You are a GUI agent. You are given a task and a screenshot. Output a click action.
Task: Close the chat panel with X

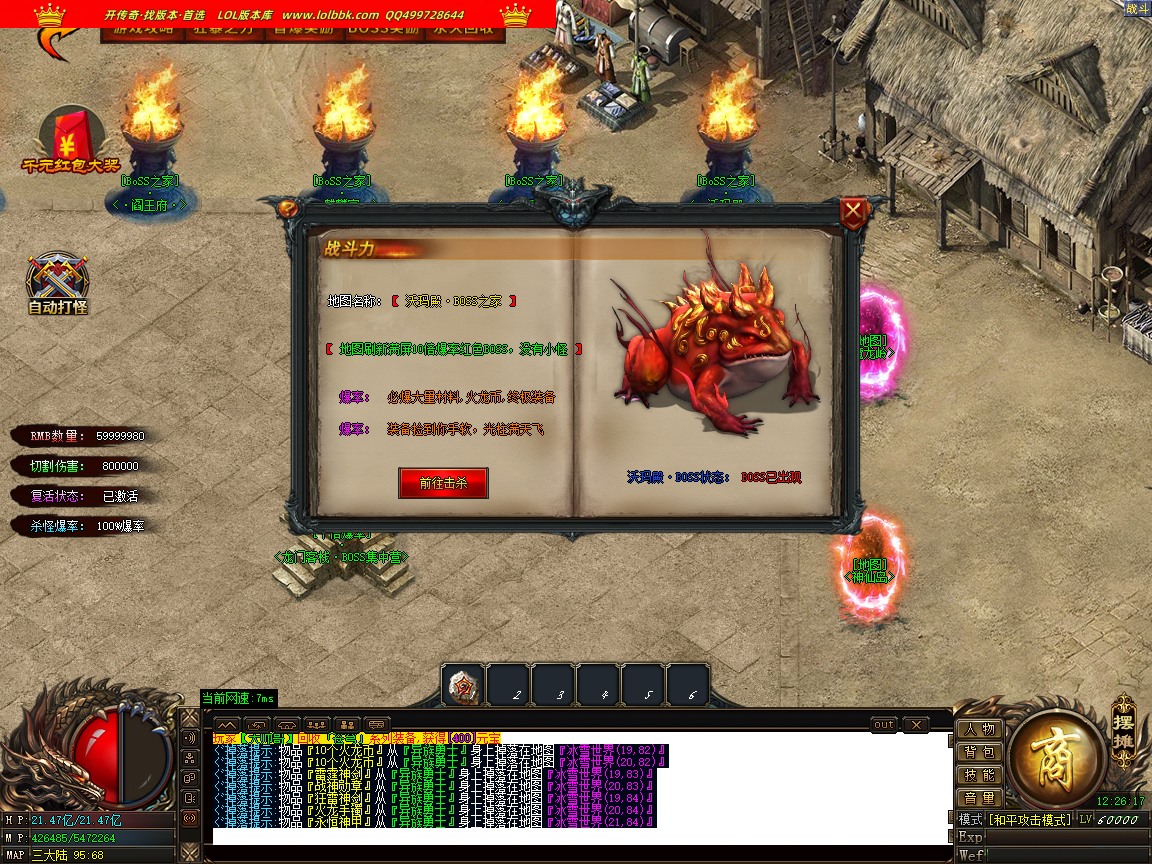pyautogui.click(x=915, y=724)
